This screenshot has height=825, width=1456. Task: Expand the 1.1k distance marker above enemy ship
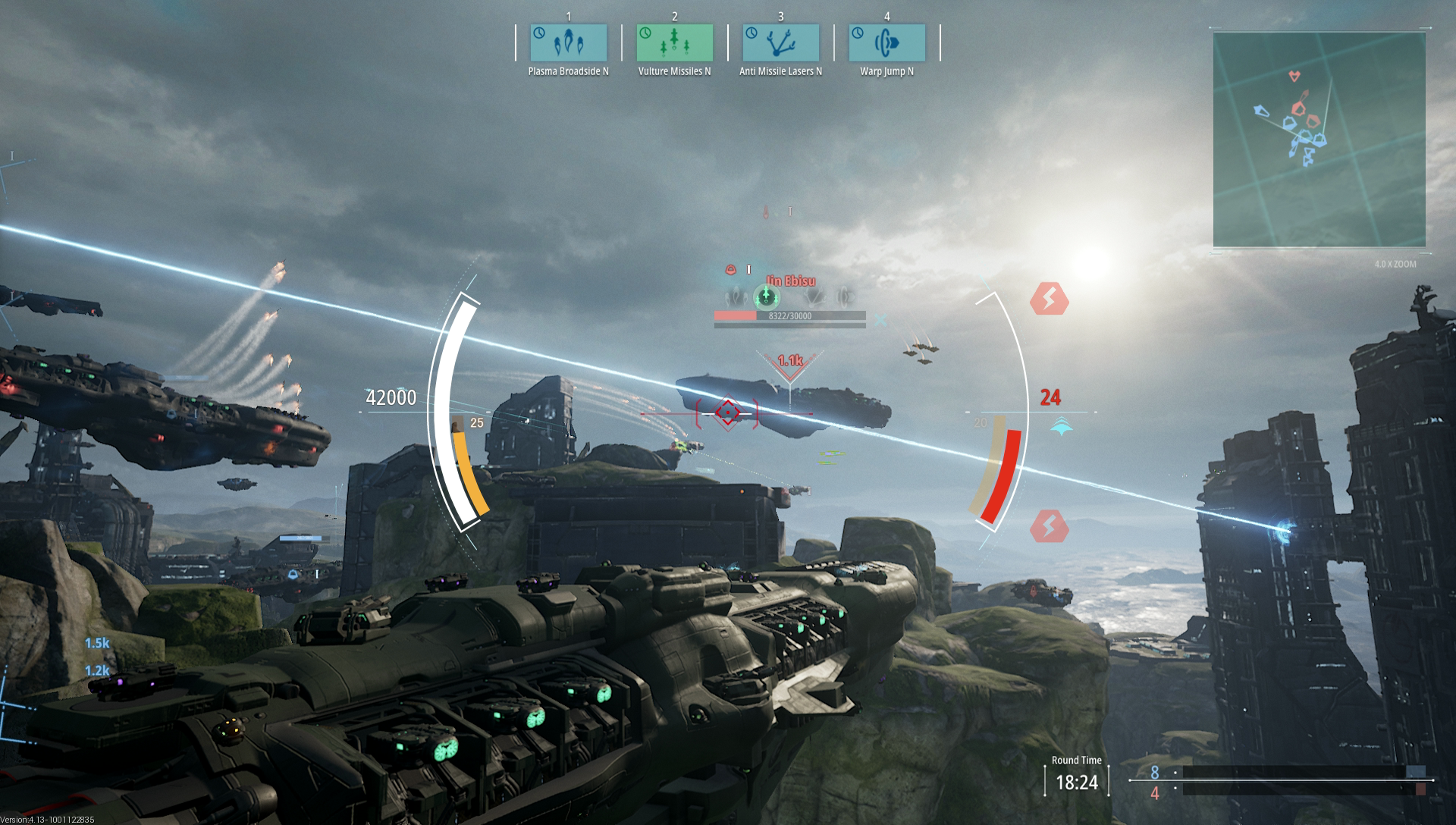[789, 362]
